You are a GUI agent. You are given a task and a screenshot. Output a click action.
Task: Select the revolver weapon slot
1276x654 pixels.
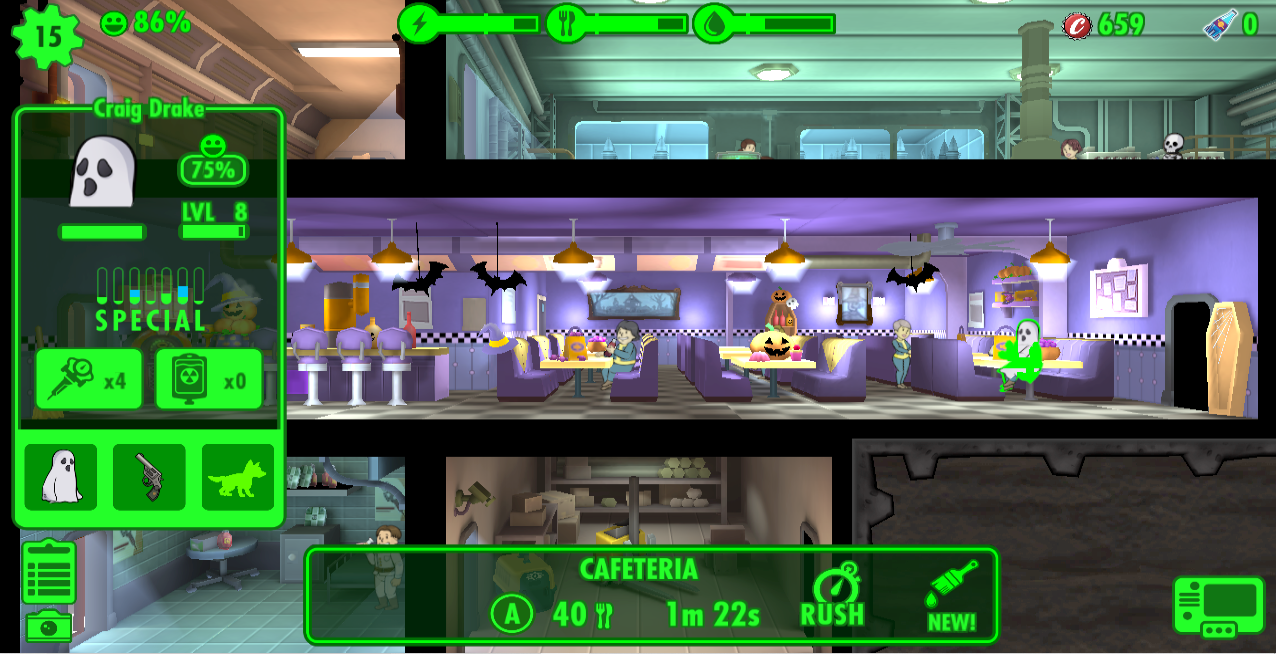pos(149,478)
